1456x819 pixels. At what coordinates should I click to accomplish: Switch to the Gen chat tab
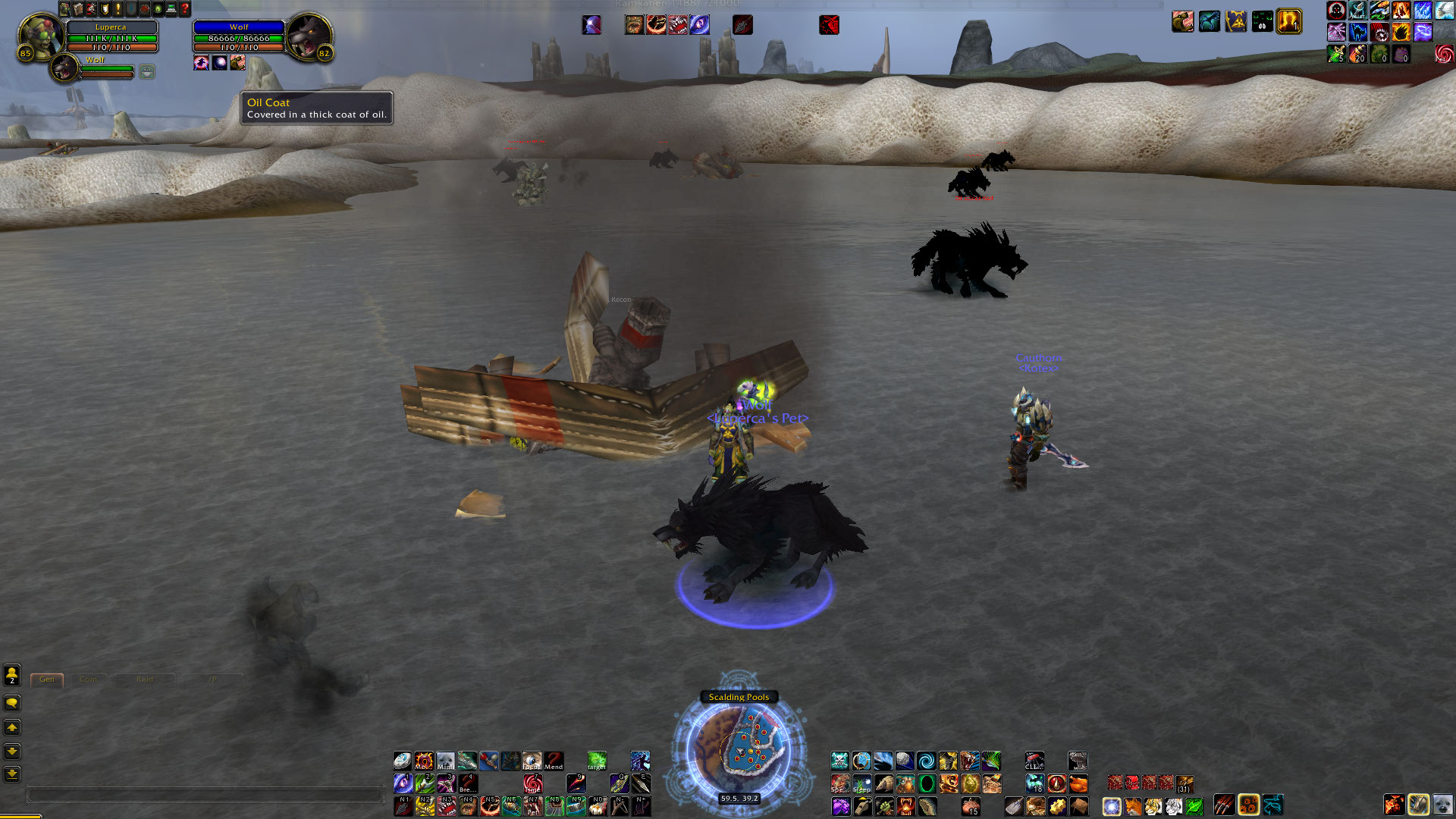click(x=47, y=679)
